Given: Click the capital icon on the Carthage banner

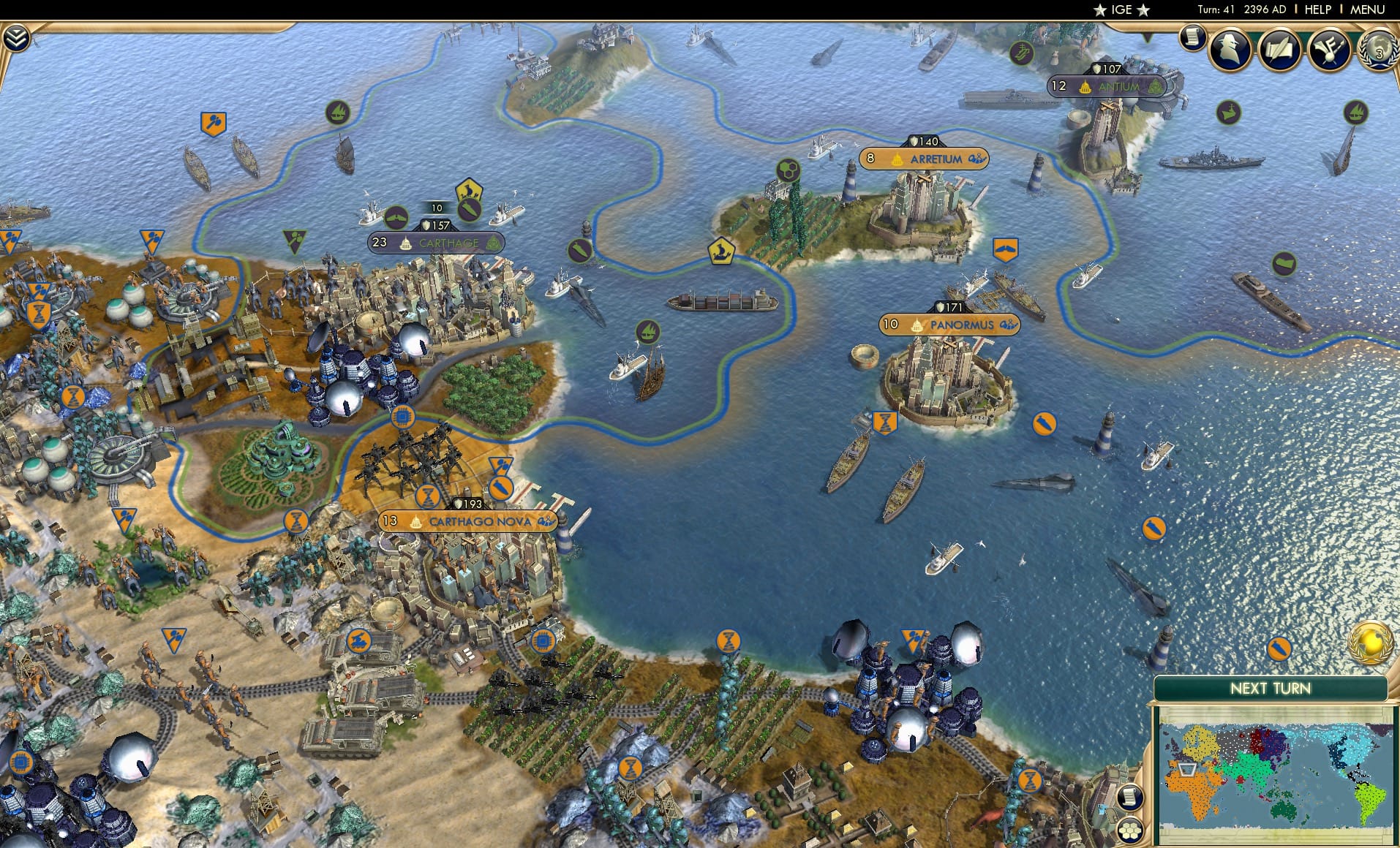Looking at the screenshot, I should click(x=406, y=244).
